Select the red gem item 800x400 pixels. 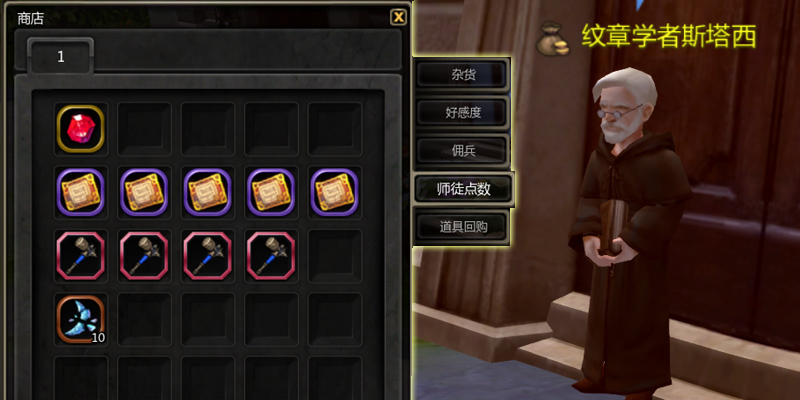pyautogui.click(x=81, y=129)
